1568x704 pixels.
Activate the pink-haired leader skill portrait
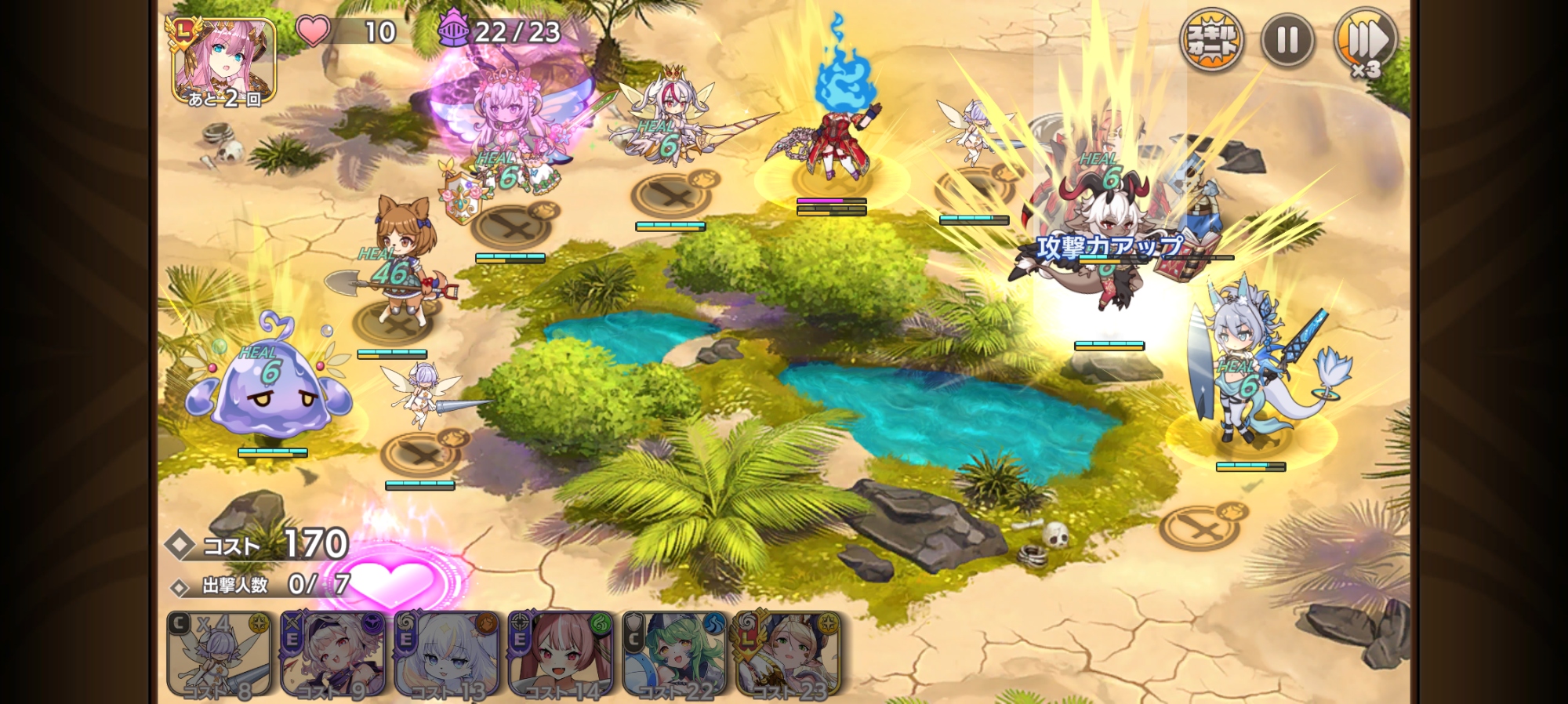[x=223, y=62]
